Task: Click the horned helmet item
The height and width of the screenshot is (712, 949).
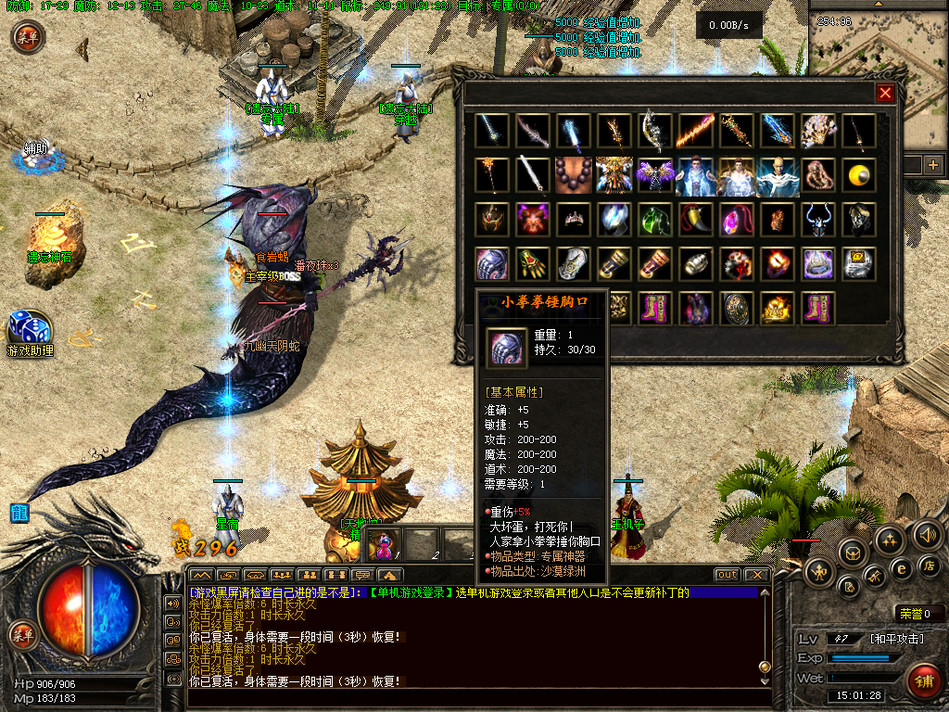Action: coord(818,220)
